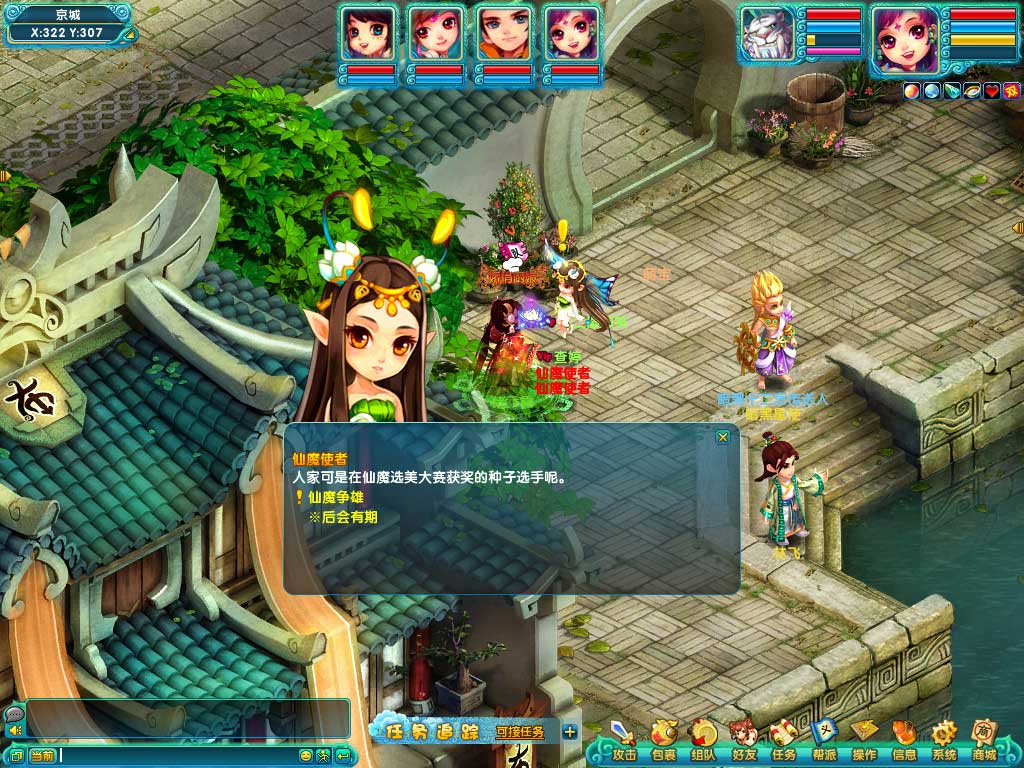This screenshot has width=1024, height=768.
Task: Open the 组队 team panel
Action: 704,741
